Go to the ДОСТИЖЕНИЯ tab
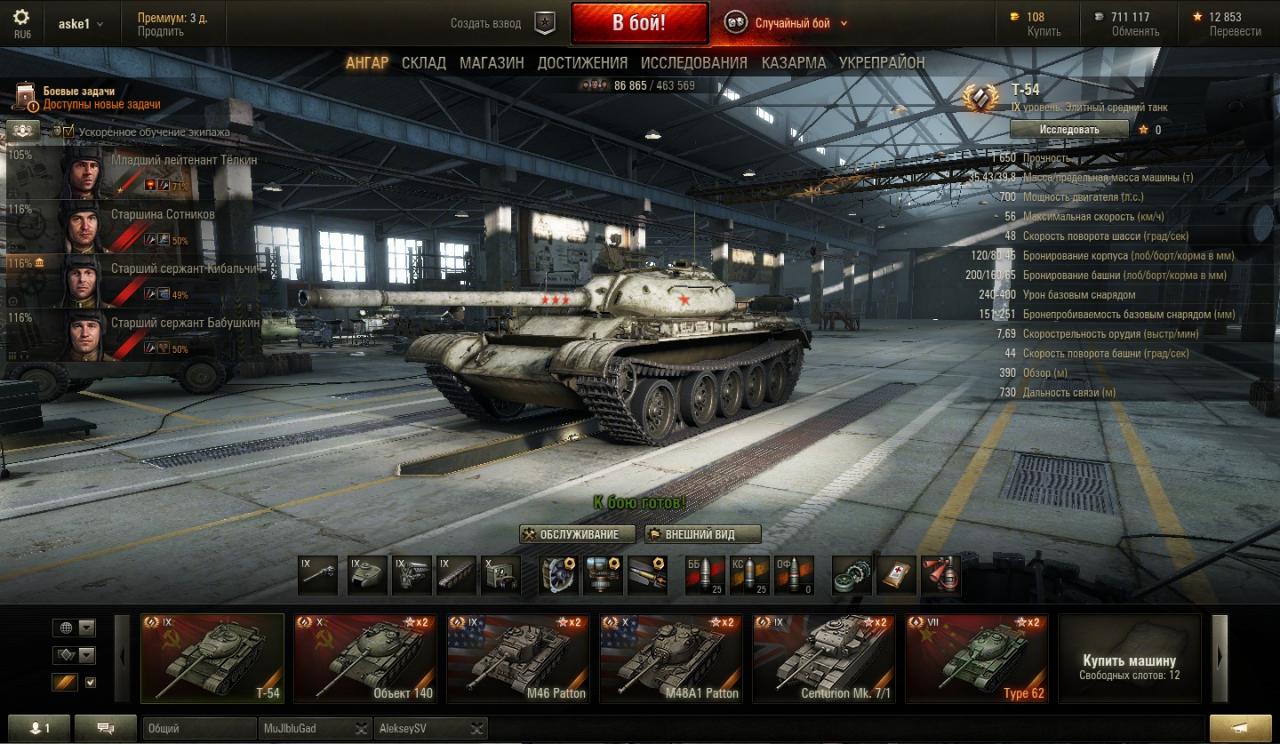This screenshot has width=1280, height=744. (x=582, y=63)
